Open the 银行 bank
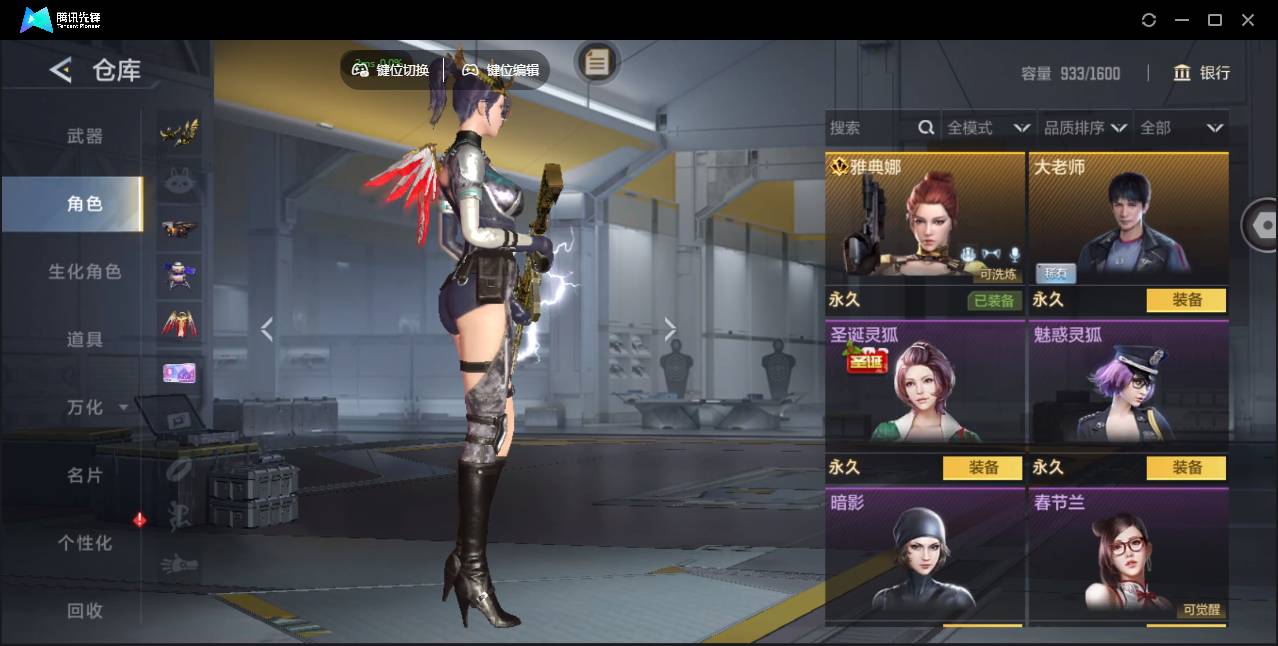 tap(1201, 73)
